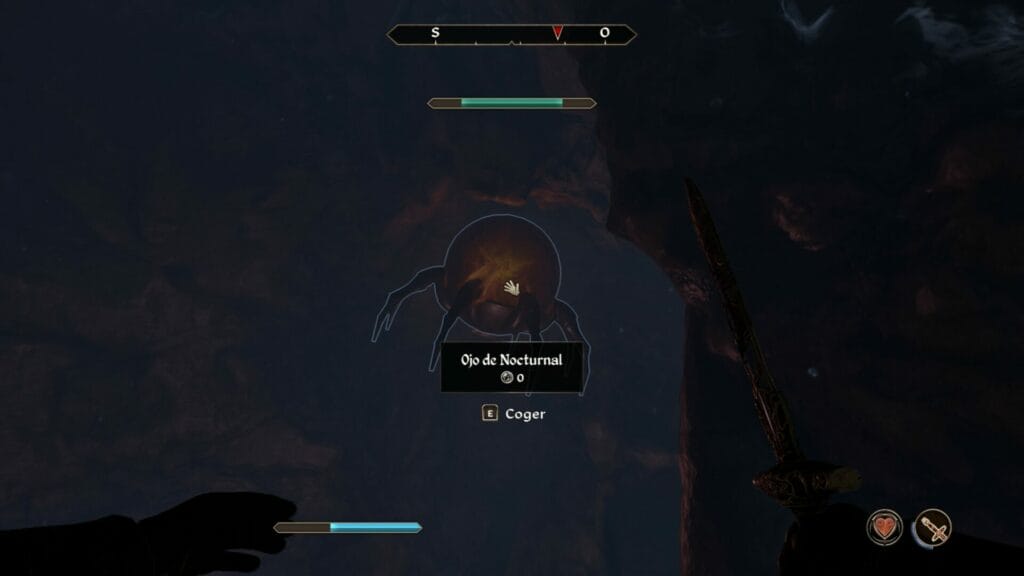
Task: Click the compass bar showing S and O
Action: (x=511, y=34)
